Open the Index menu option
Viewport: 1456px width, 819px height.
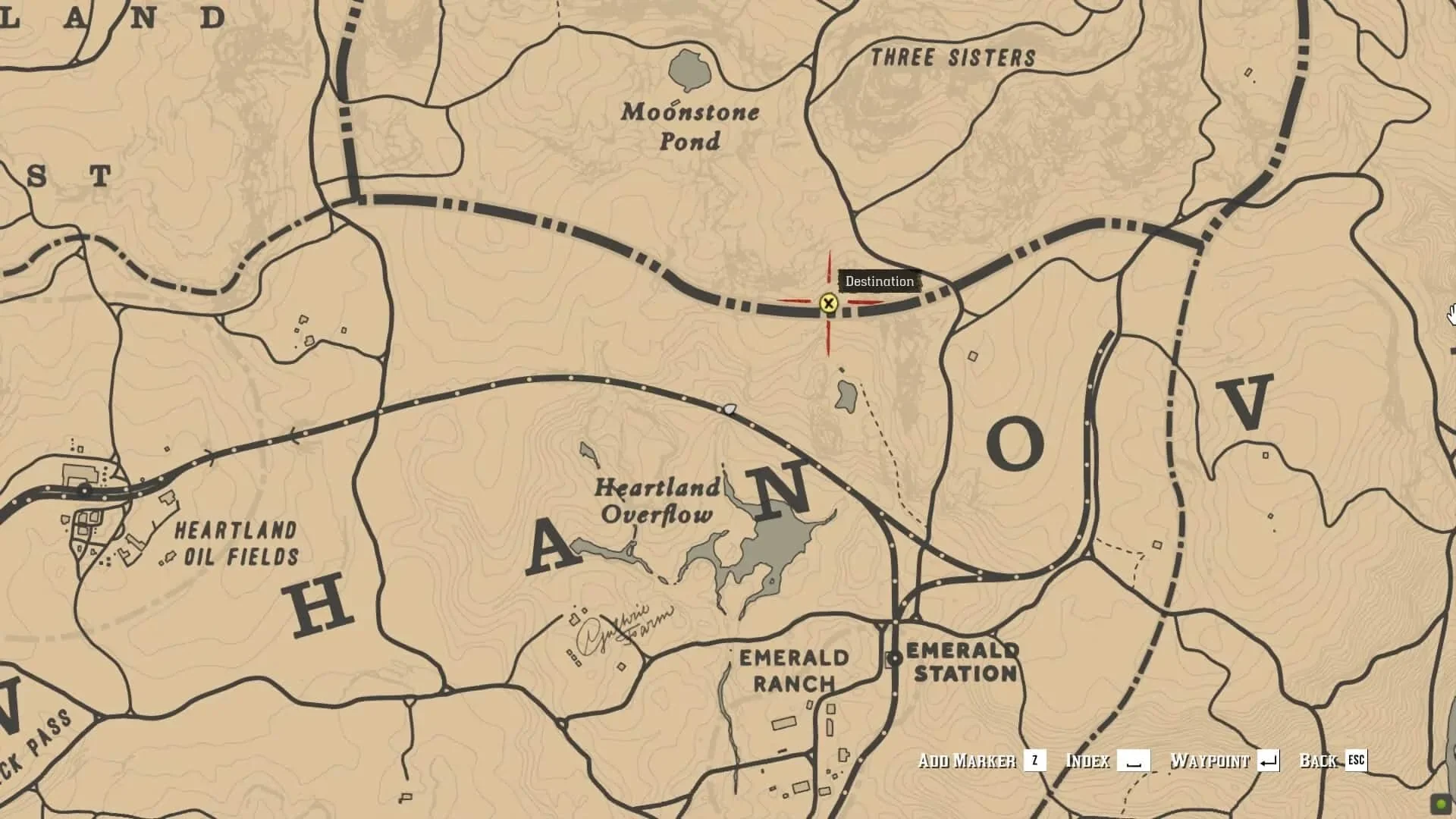click(1087, 761)
